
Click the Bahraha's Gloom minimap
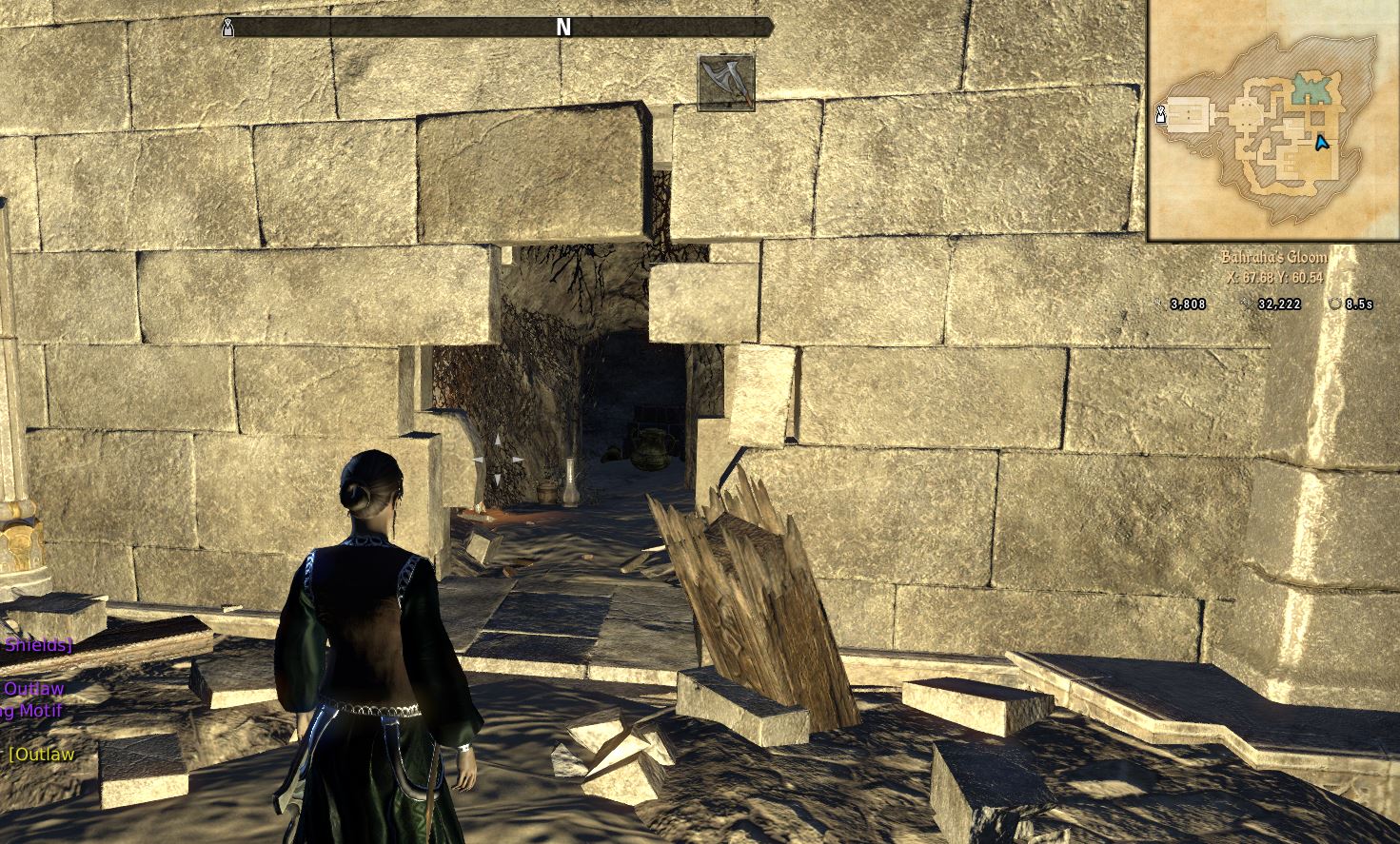click(x=1272, y=120)
